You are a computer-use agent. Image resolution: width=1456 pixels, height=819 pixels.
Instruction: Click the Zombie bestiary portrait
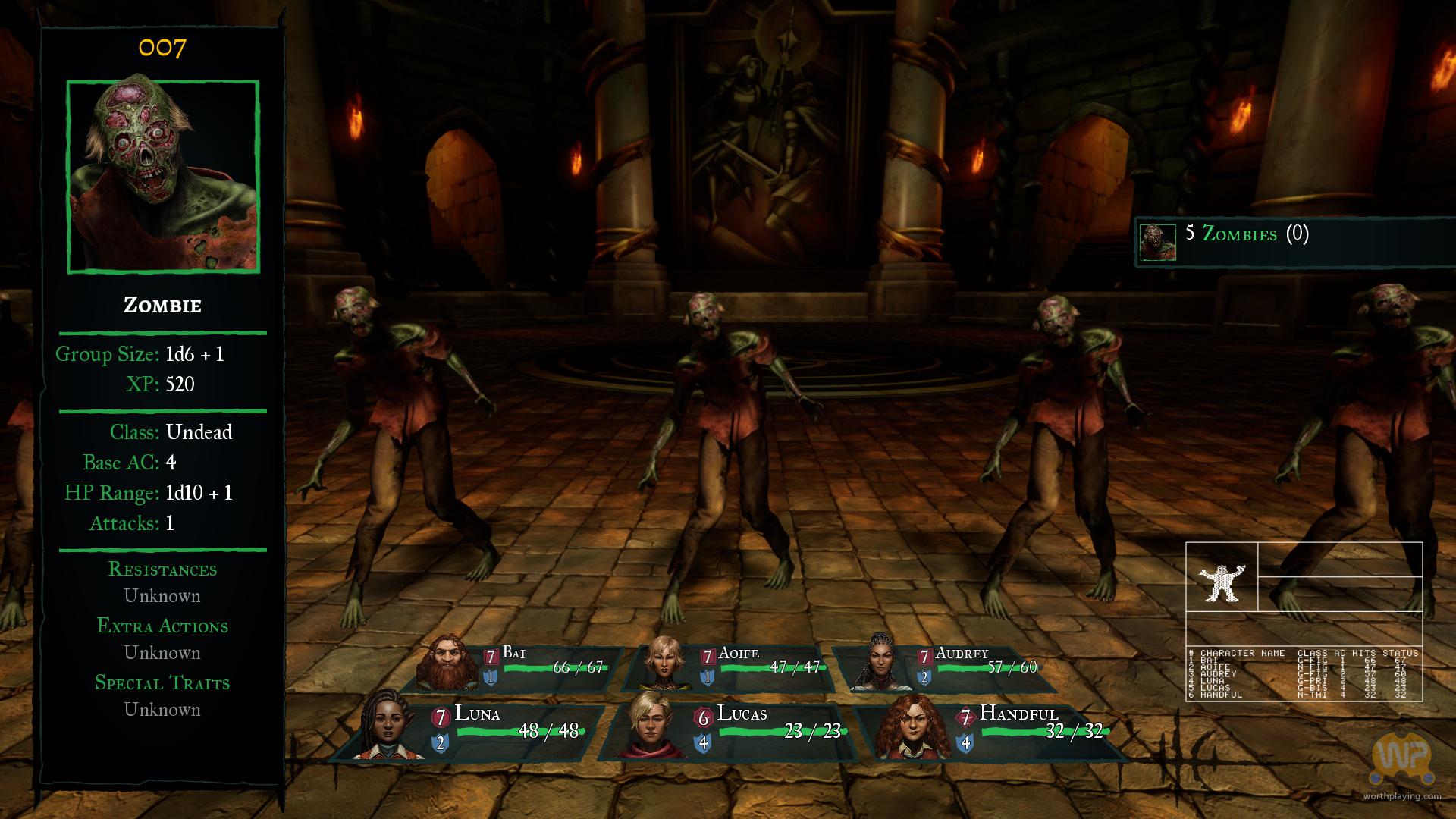click(163, 176)
